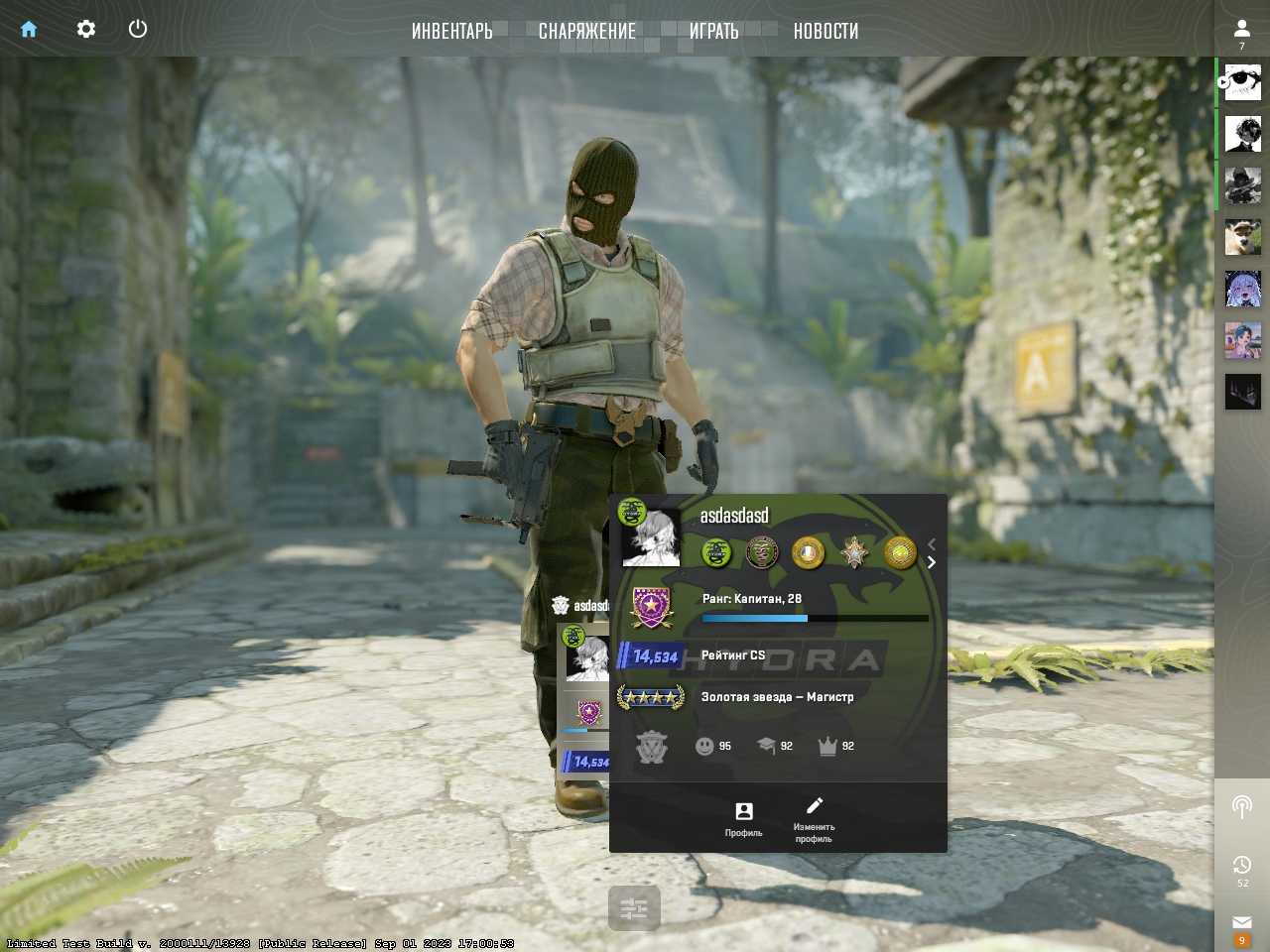This screenshot has width=1270, height=952.
Task: Open the settings gear menu
Action: [86, 29]
